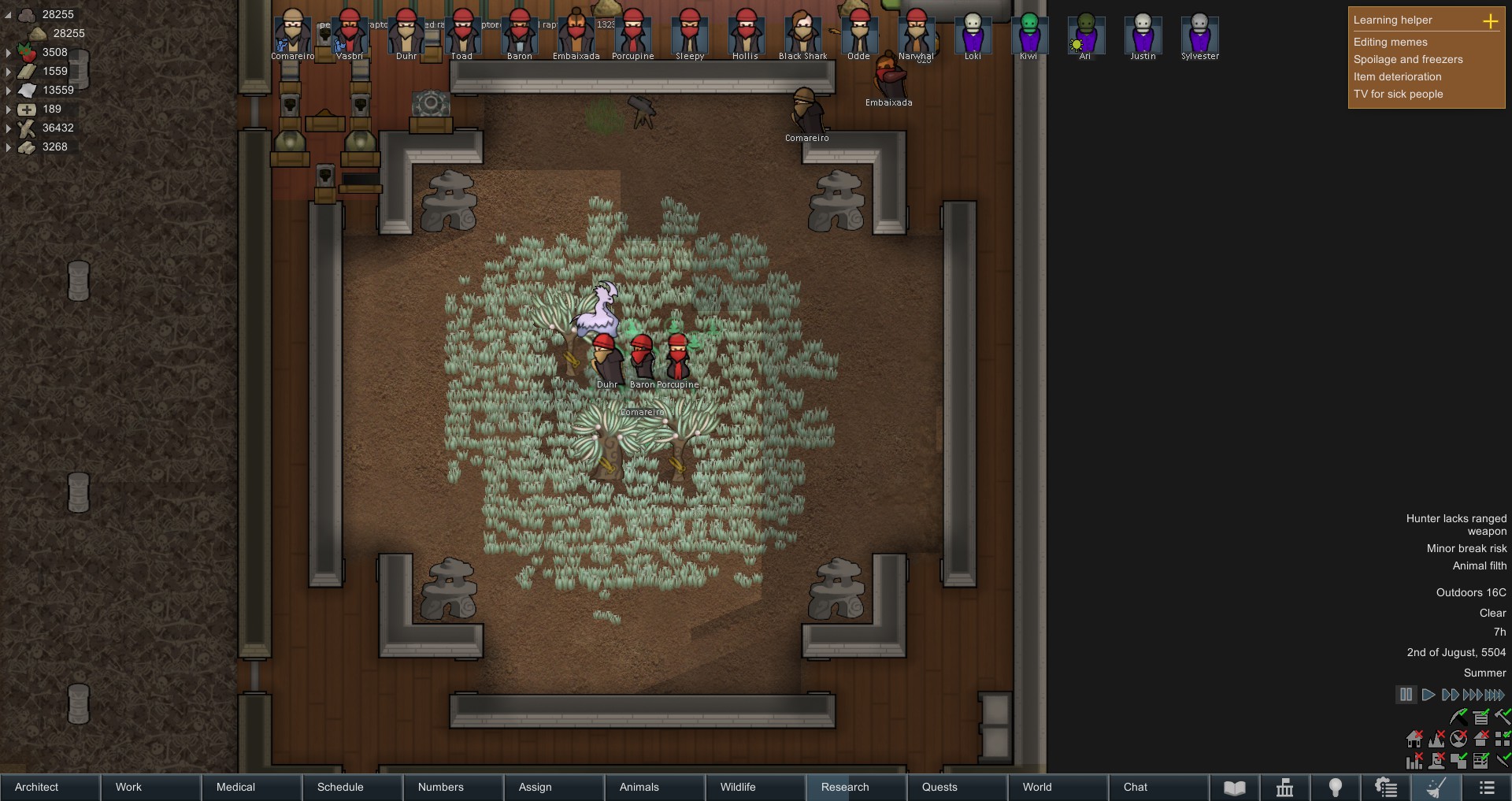This screenshot has width=1512, height=801.
Task: Toggle automatic home area expansion off
Action: coord(1414,740)
